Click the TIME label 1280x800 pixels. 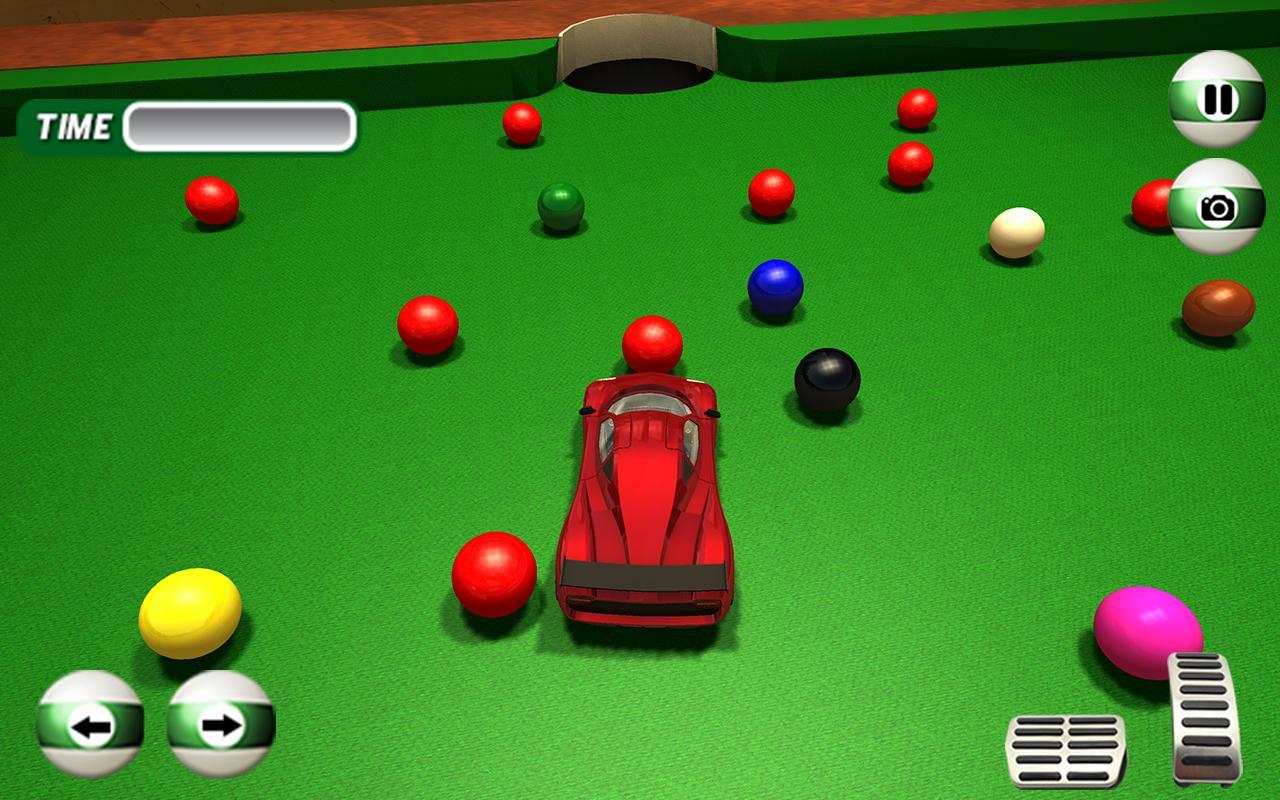click(x=73, y=126)
